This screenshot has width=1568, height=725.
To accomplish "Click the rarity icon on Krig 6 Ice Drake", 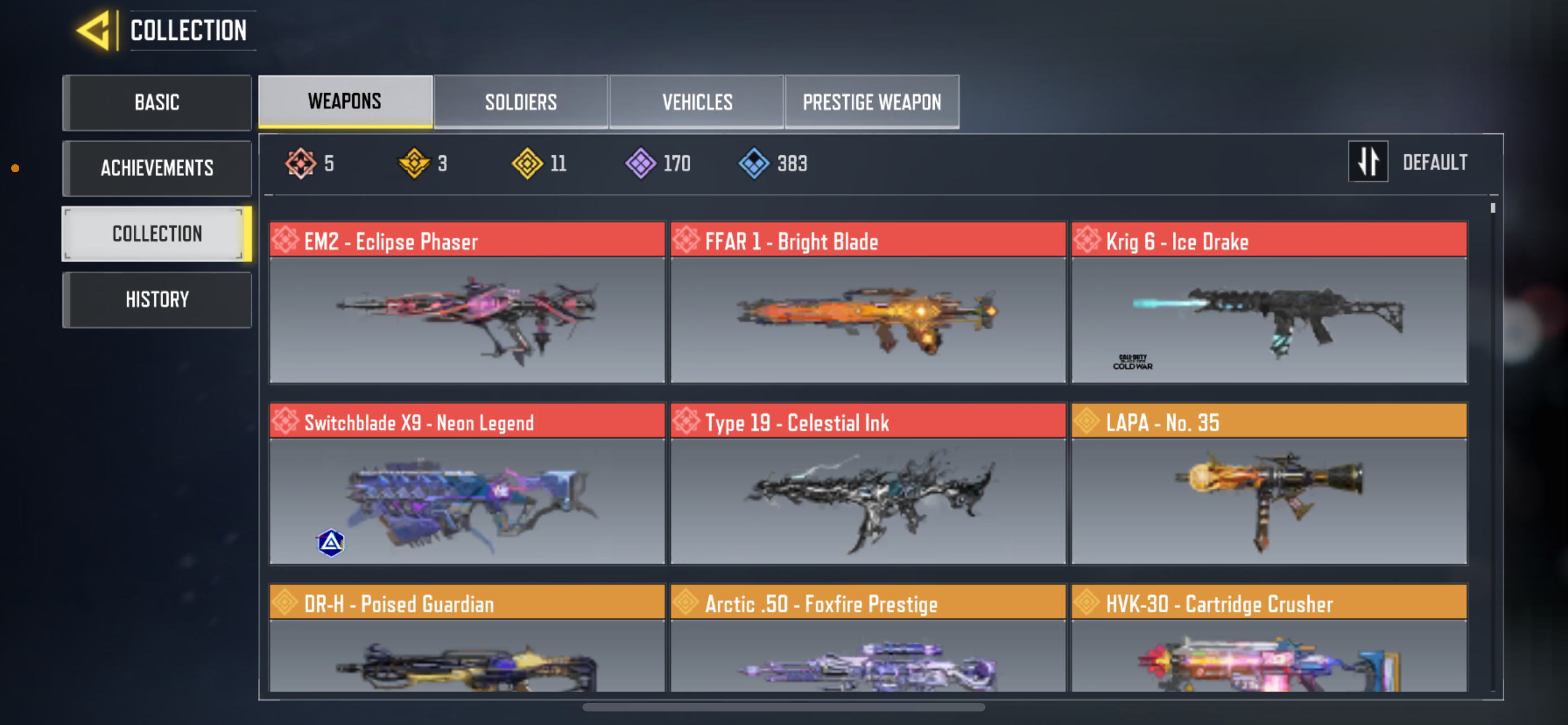I will click(x=1088, y=241).
